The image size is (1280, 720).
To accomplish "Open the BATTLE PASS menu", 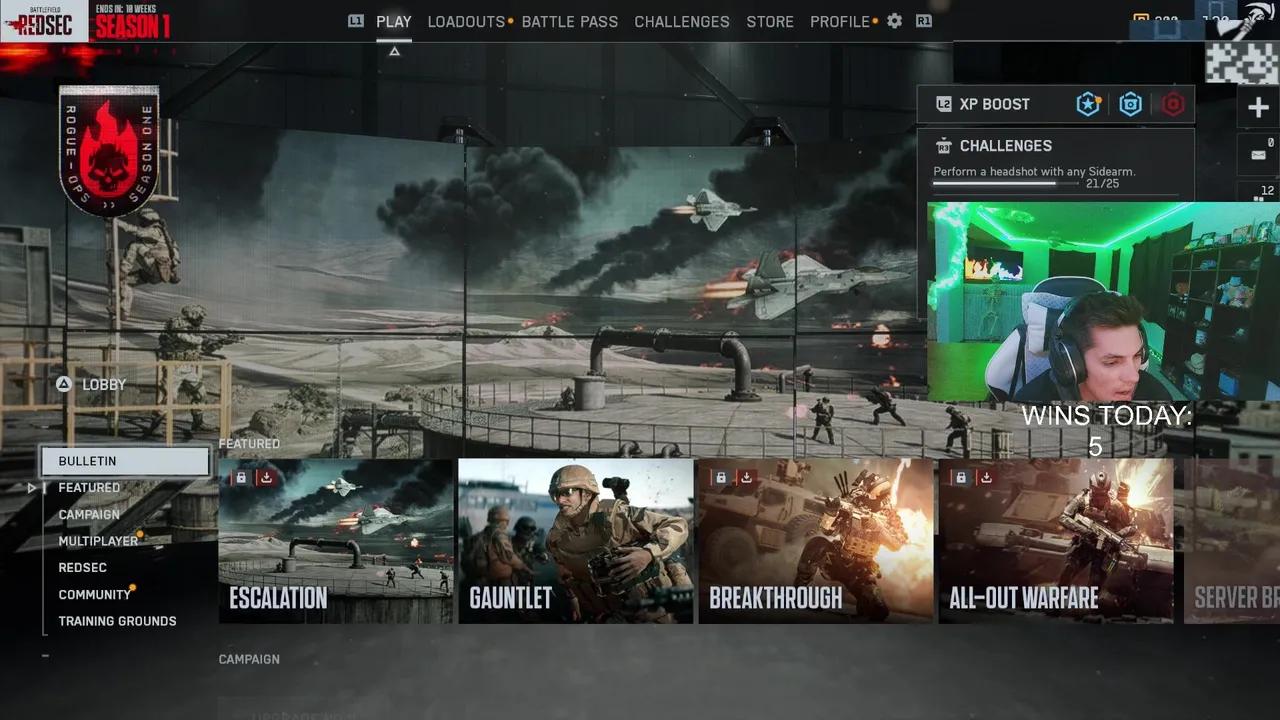I will [570, 21].
